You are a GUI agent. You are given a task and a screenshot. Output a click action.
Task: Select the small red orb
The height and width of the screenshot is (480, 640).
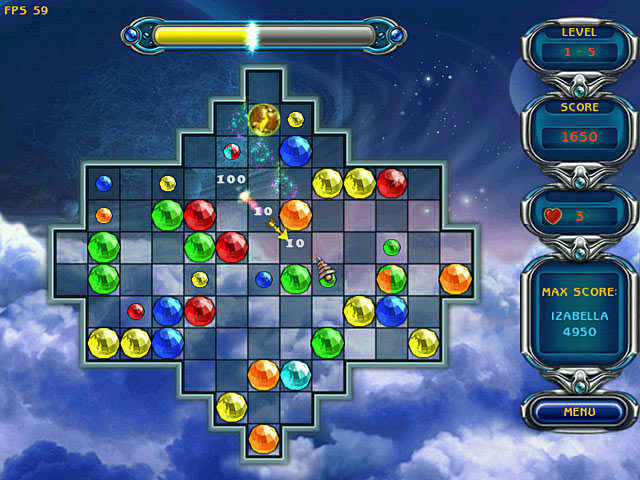[x=136, y=311]
